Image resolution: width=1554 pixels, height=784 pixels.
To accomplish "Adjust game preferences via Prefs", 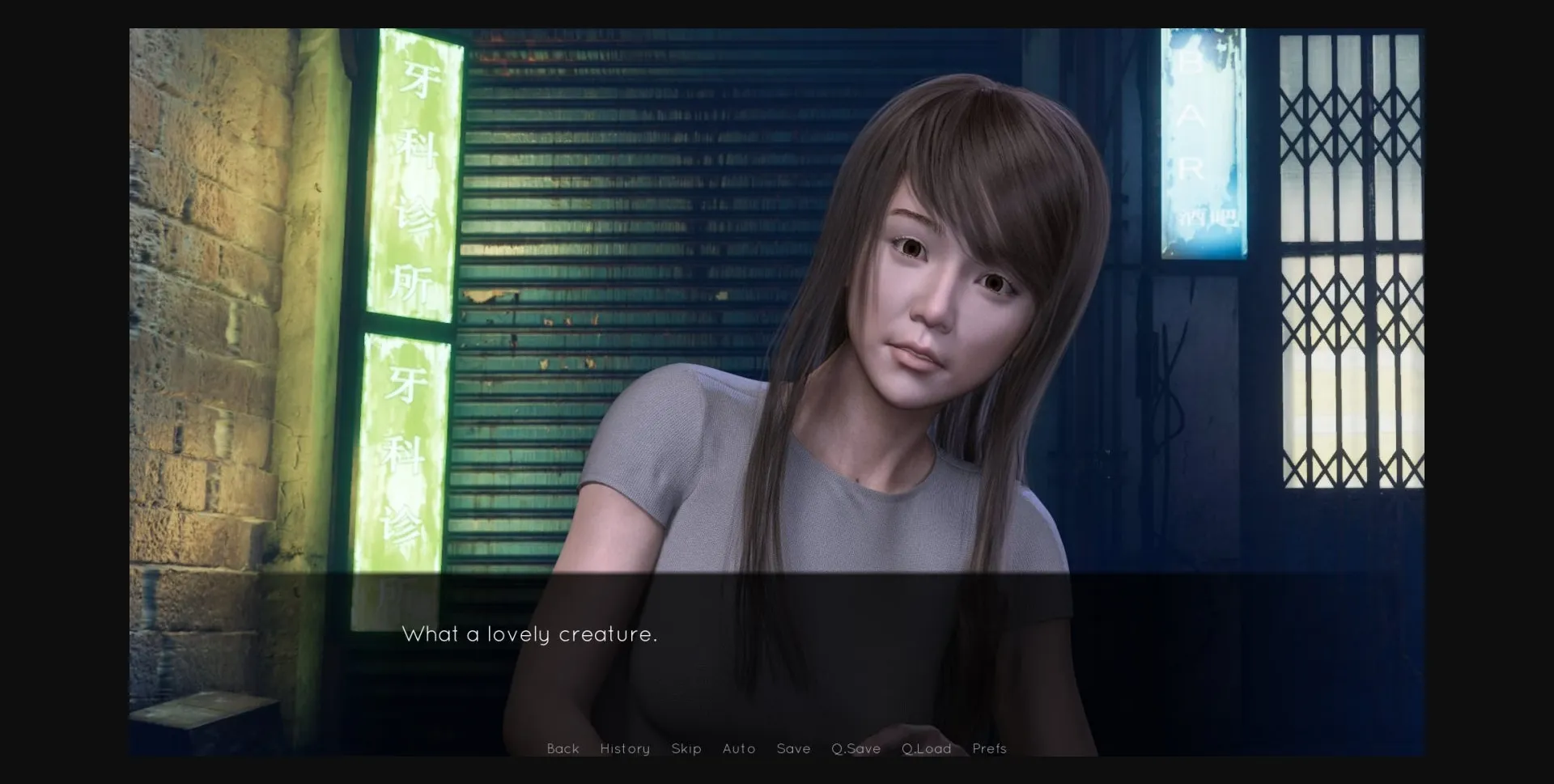I will coord(989,748).
